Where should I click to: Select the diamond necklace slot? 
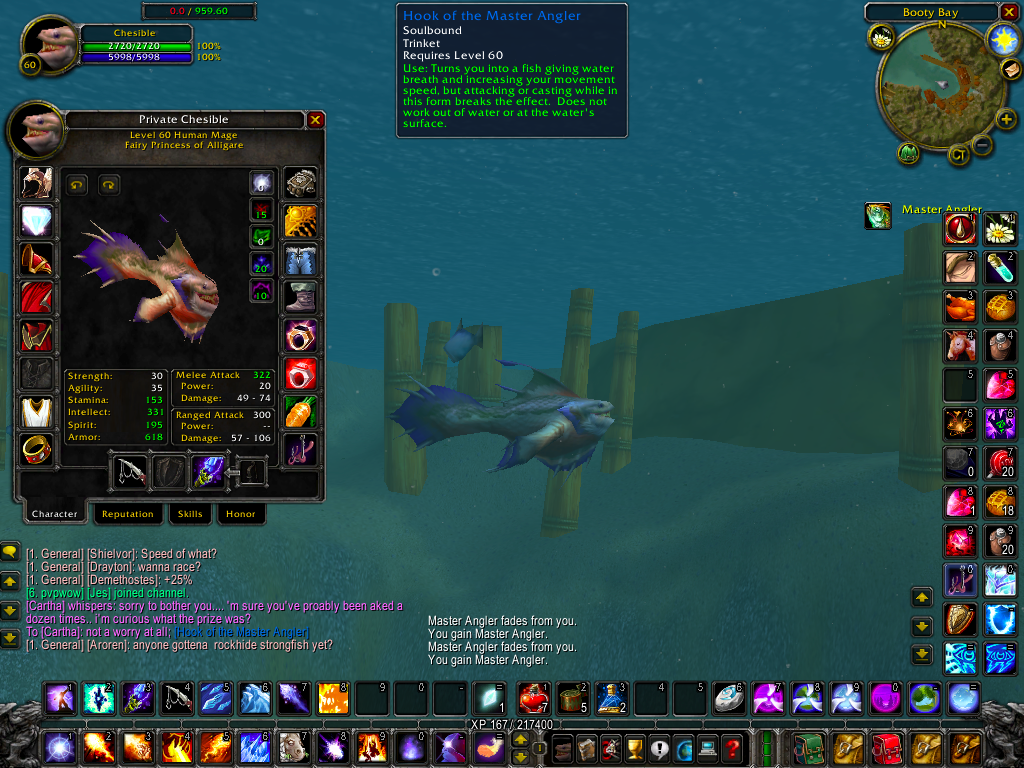click(x=37, y=221)
